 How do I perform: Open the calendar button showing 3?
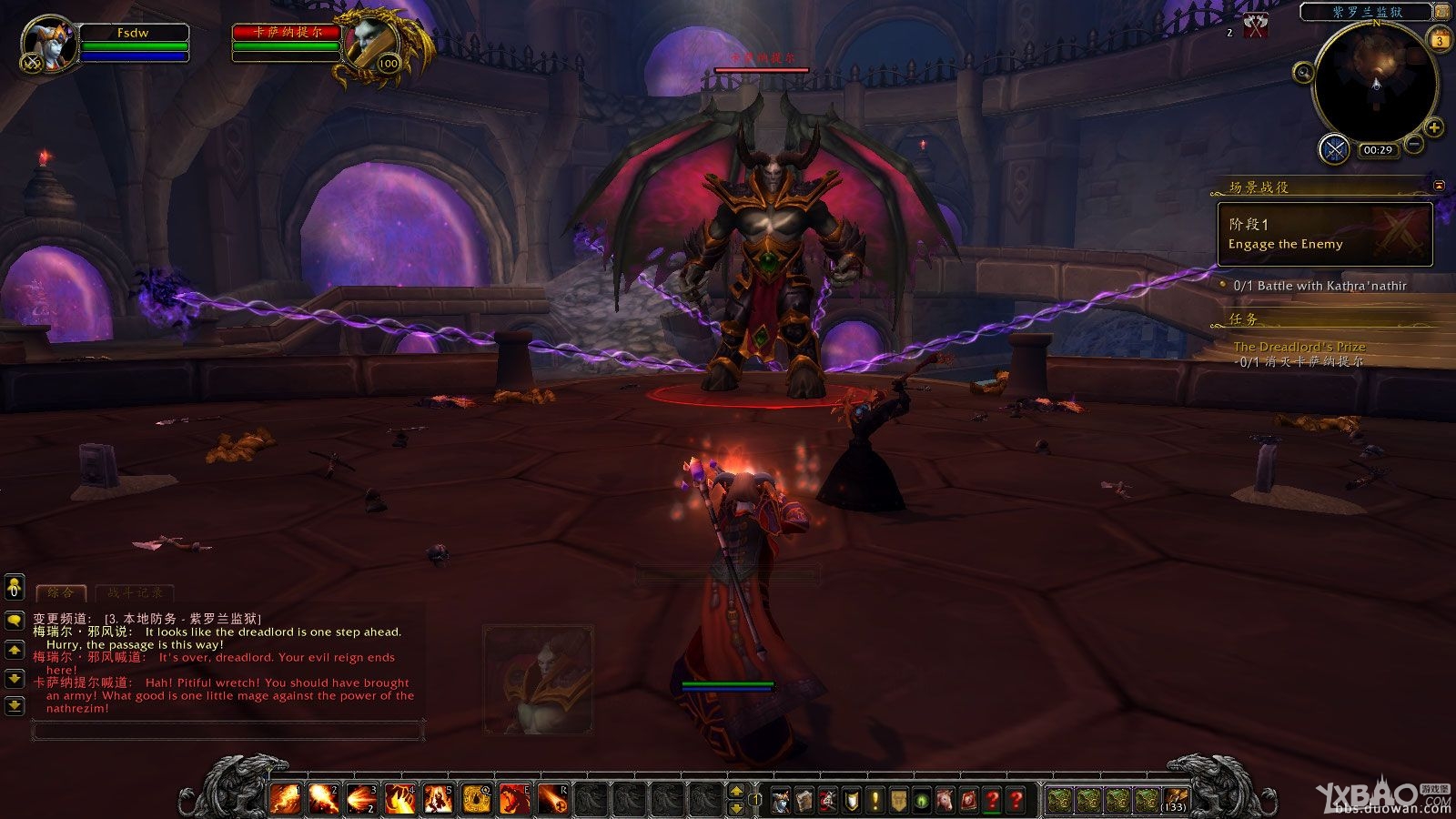click(x=1440, y=40)
